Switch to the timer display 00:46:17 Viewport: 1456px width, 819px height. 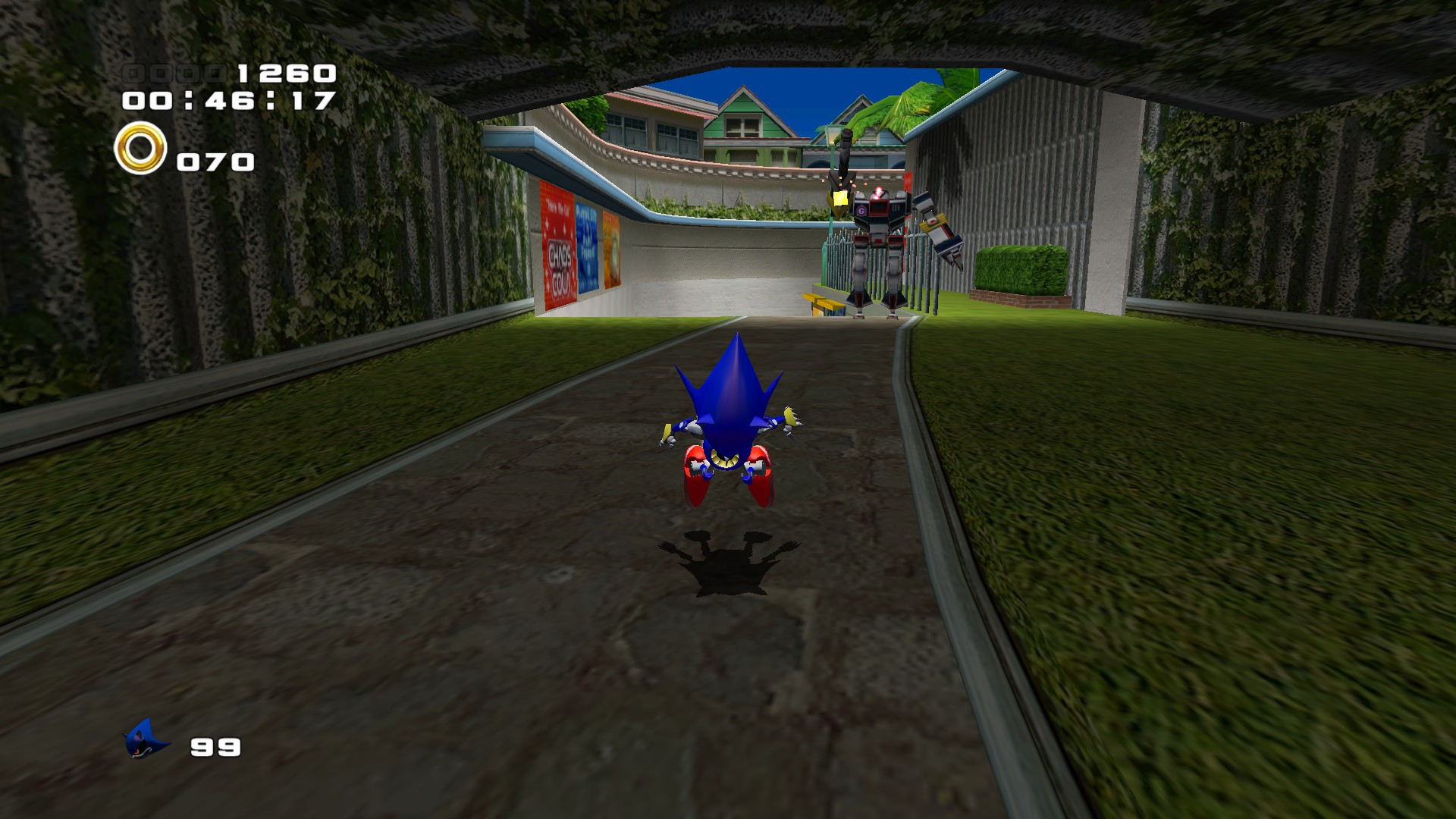231,99
